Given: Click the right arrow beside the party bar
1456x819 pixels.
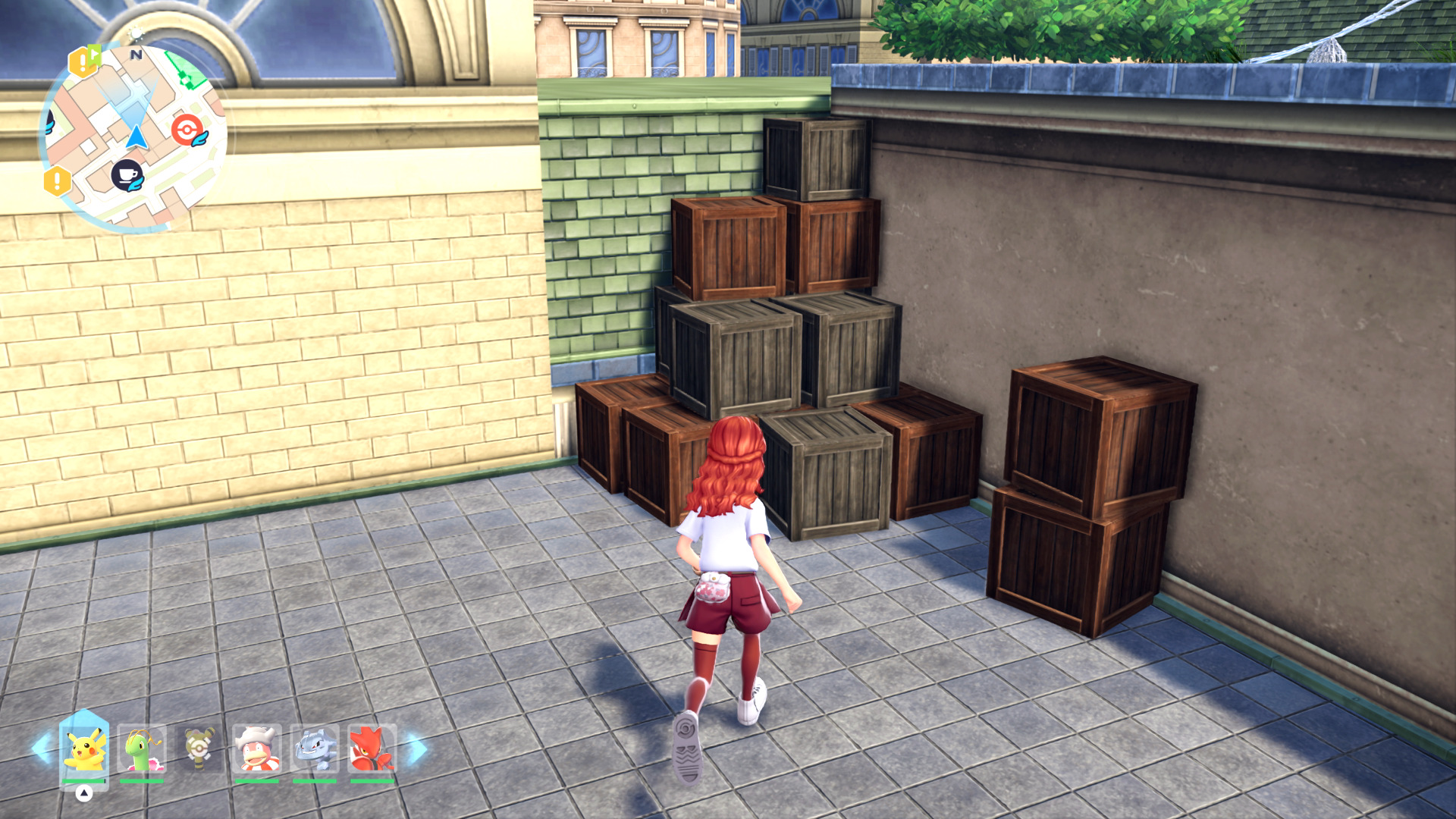Looking at the screenshot, I should coord(416,748).
